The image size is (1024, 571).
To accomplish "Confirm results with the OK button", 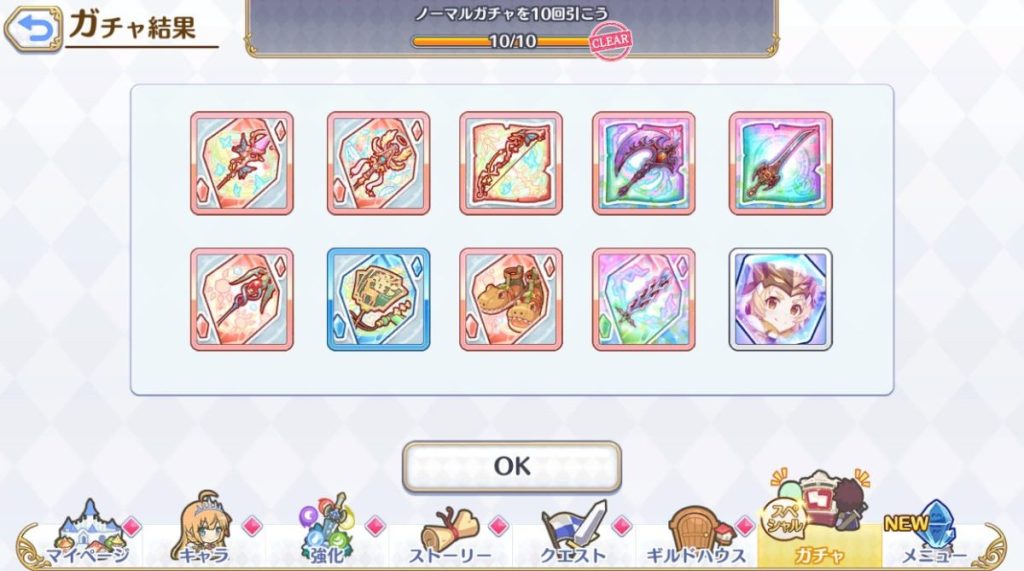I will point(511,466).
